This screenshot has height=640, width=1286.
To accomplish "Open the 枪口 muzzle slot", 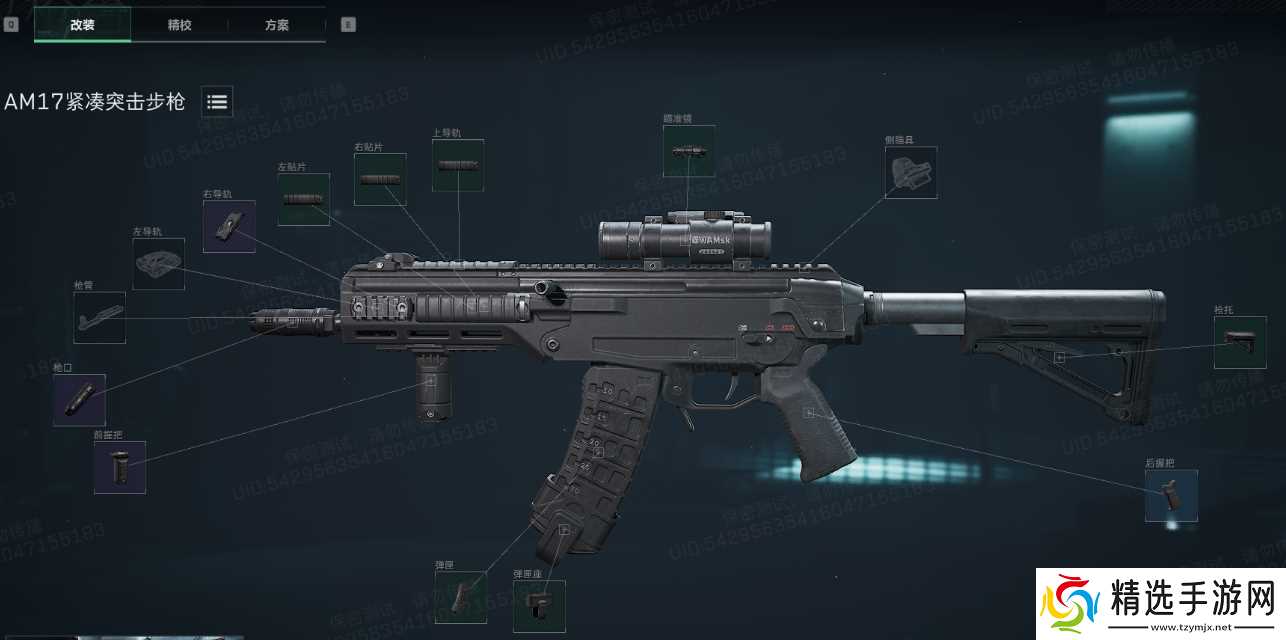I will 79,400.
